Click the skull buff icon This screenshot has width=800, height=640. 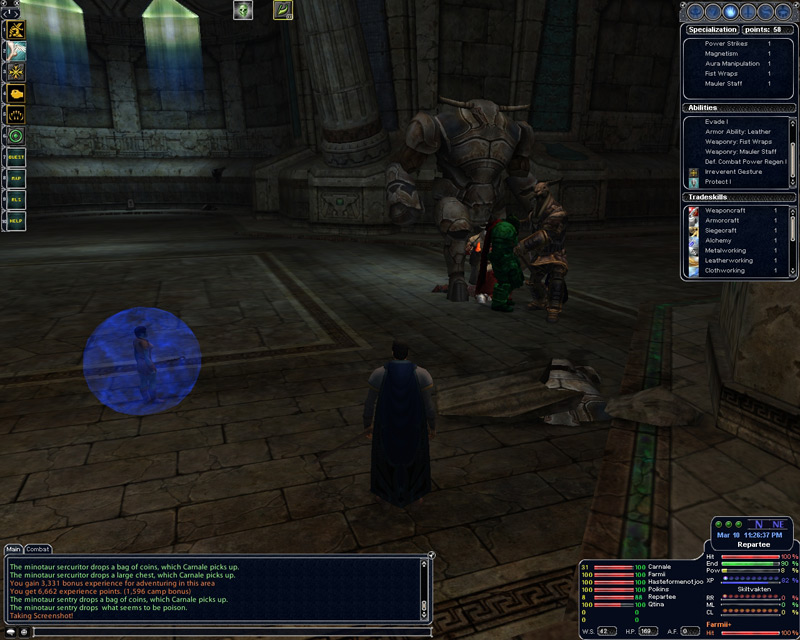[x=242, y=11]
